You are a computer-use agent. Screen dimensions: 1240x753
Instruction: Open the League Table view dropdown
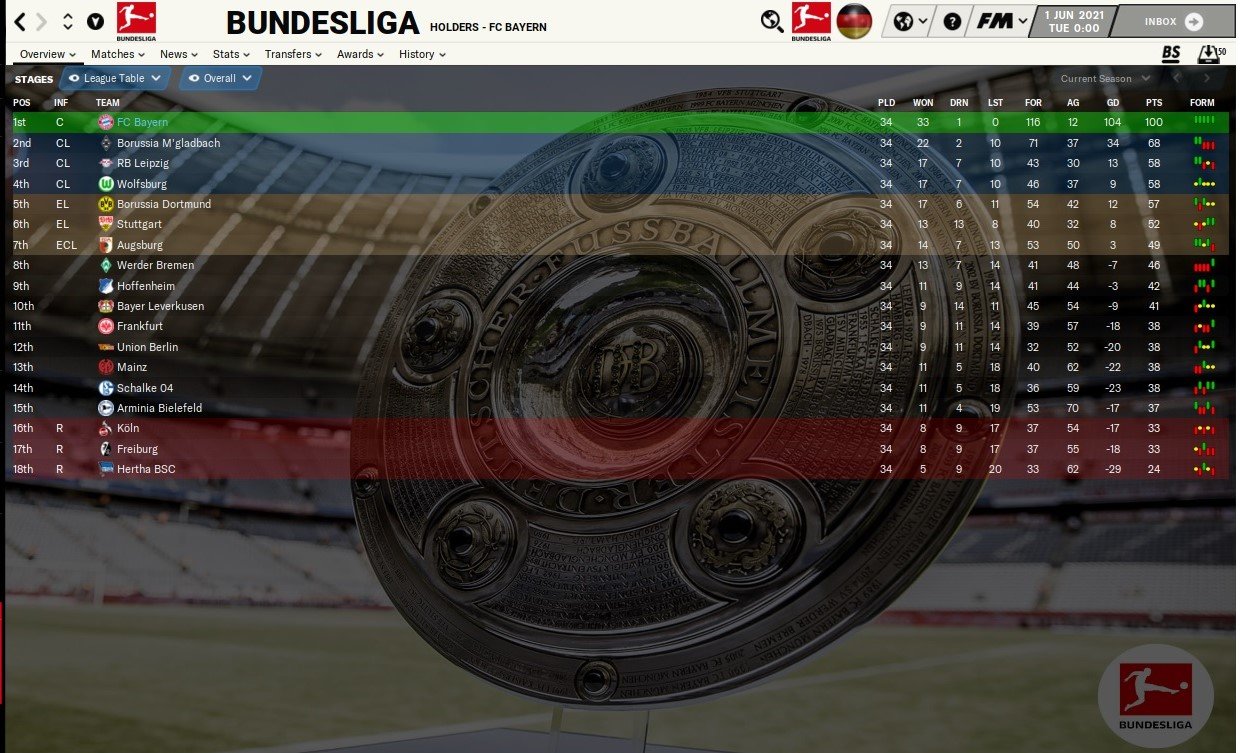[115, 78]
